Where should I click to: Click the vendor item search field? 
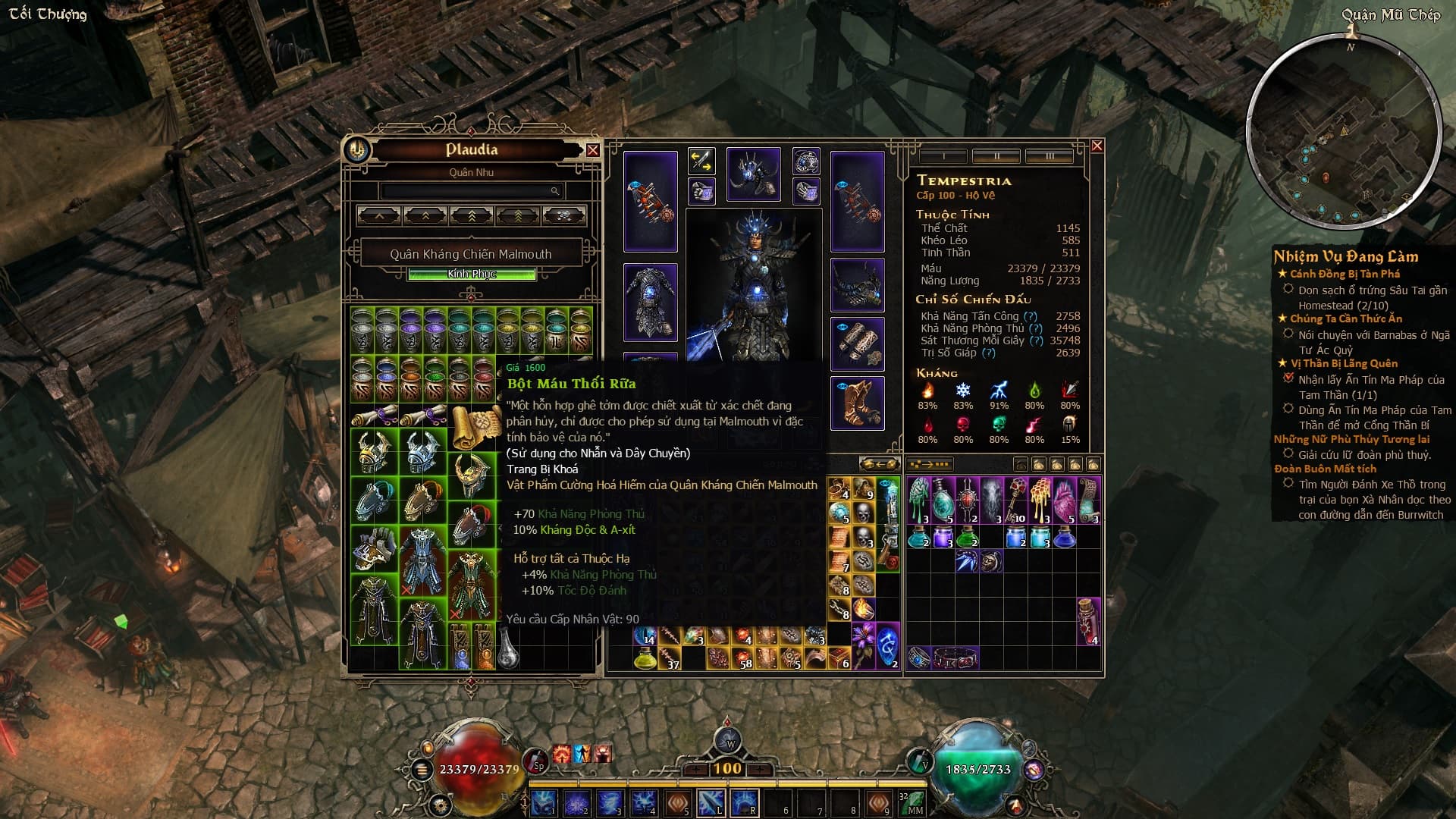coord(470,191)
